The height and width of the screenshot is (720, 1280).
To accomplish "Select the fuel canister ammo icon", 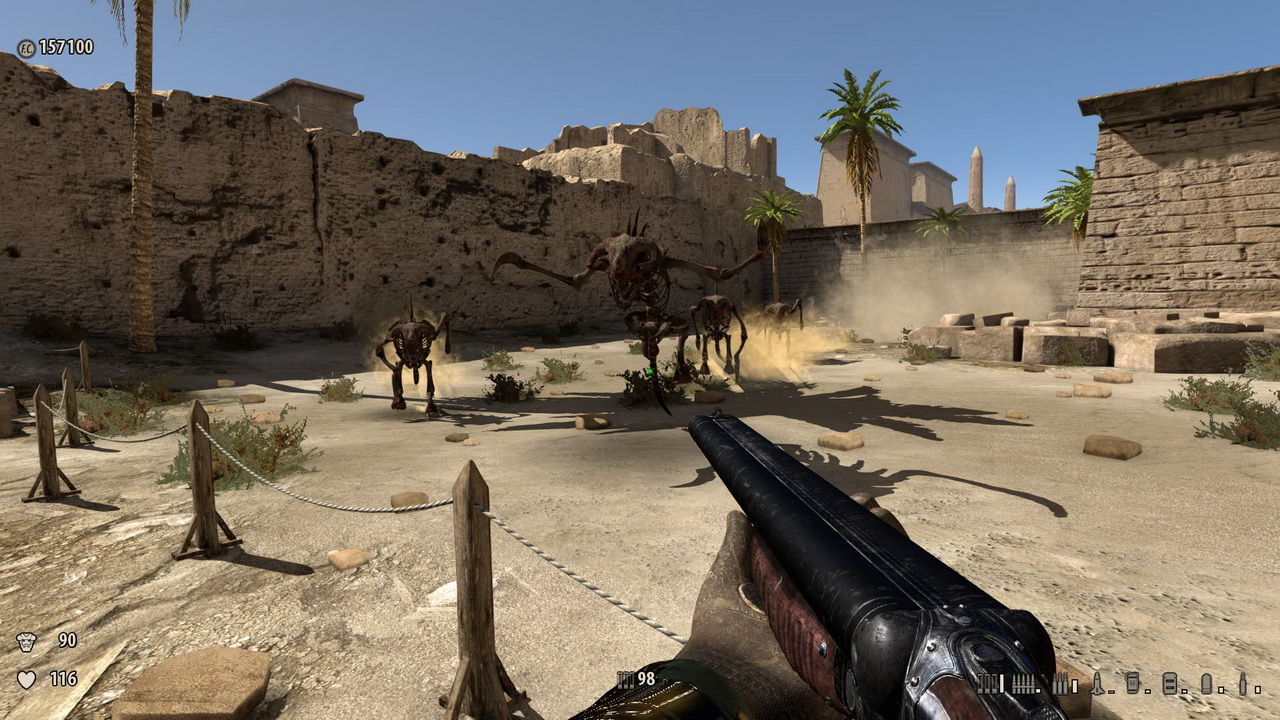I will (1133, 683).
